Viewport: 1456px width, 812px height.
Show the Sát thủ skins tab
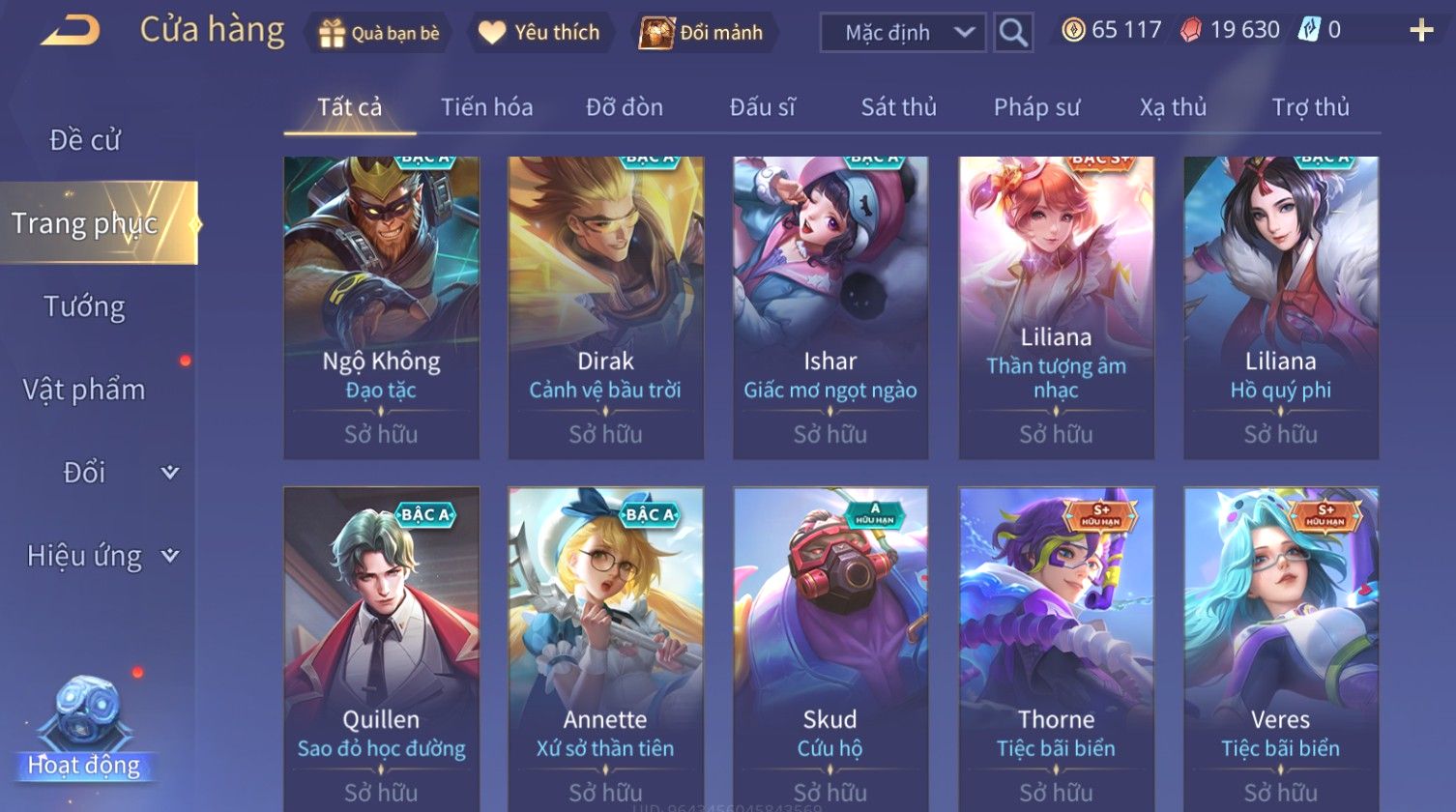898,107
